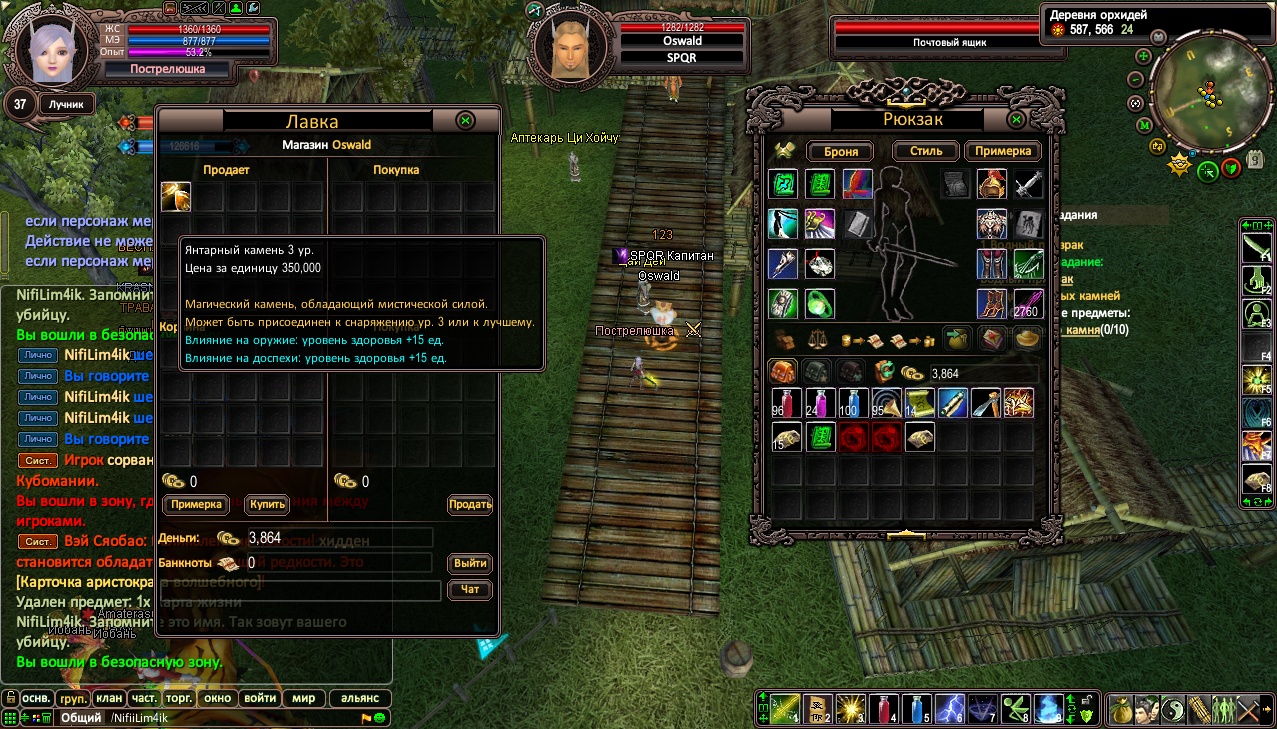Select the альянс chat tab
This screenshot has height=729, width=1277.
360,698
